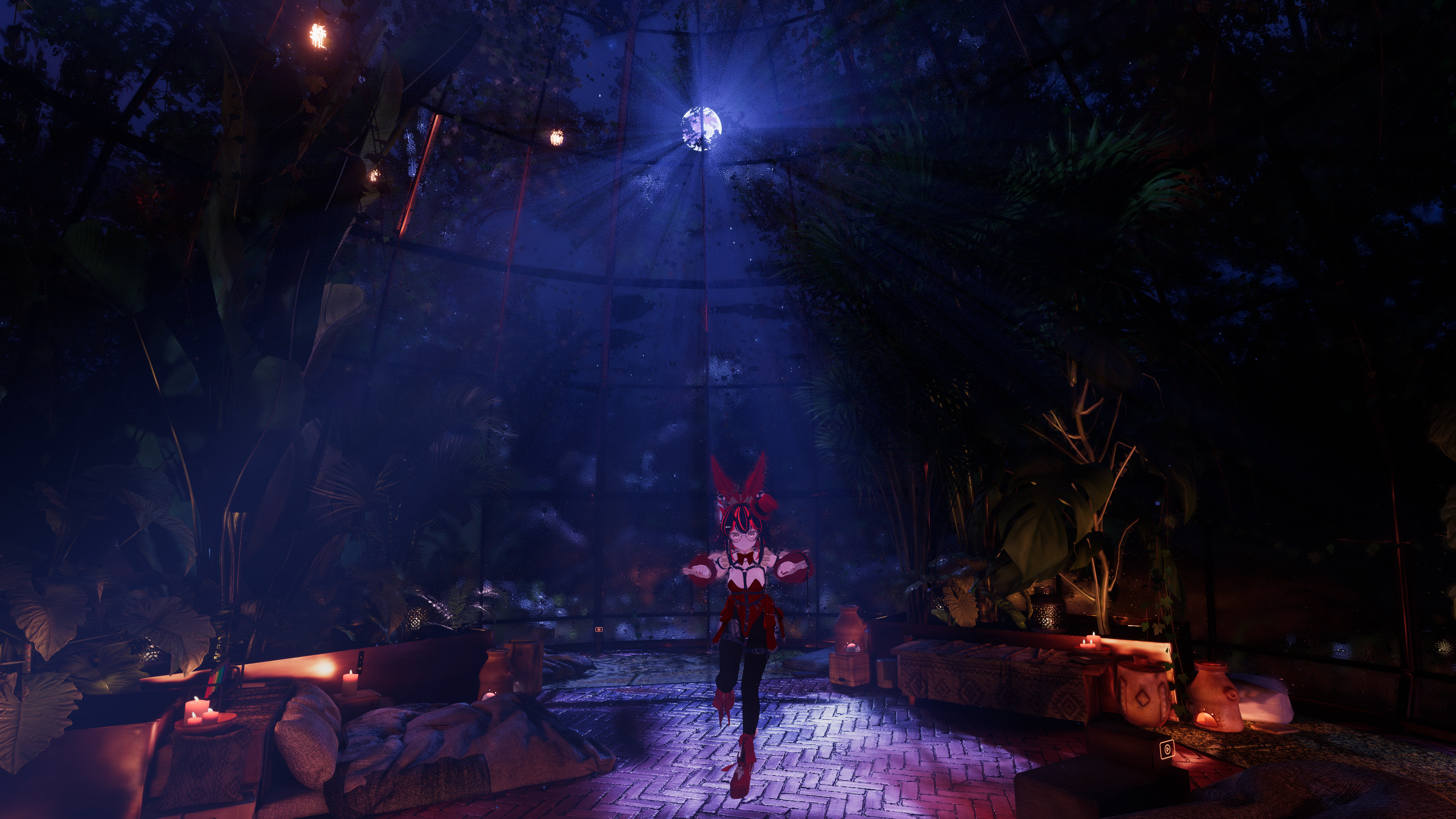
Task: Click Off on the small dimmer panel
Action: click(x=360, y=669)
